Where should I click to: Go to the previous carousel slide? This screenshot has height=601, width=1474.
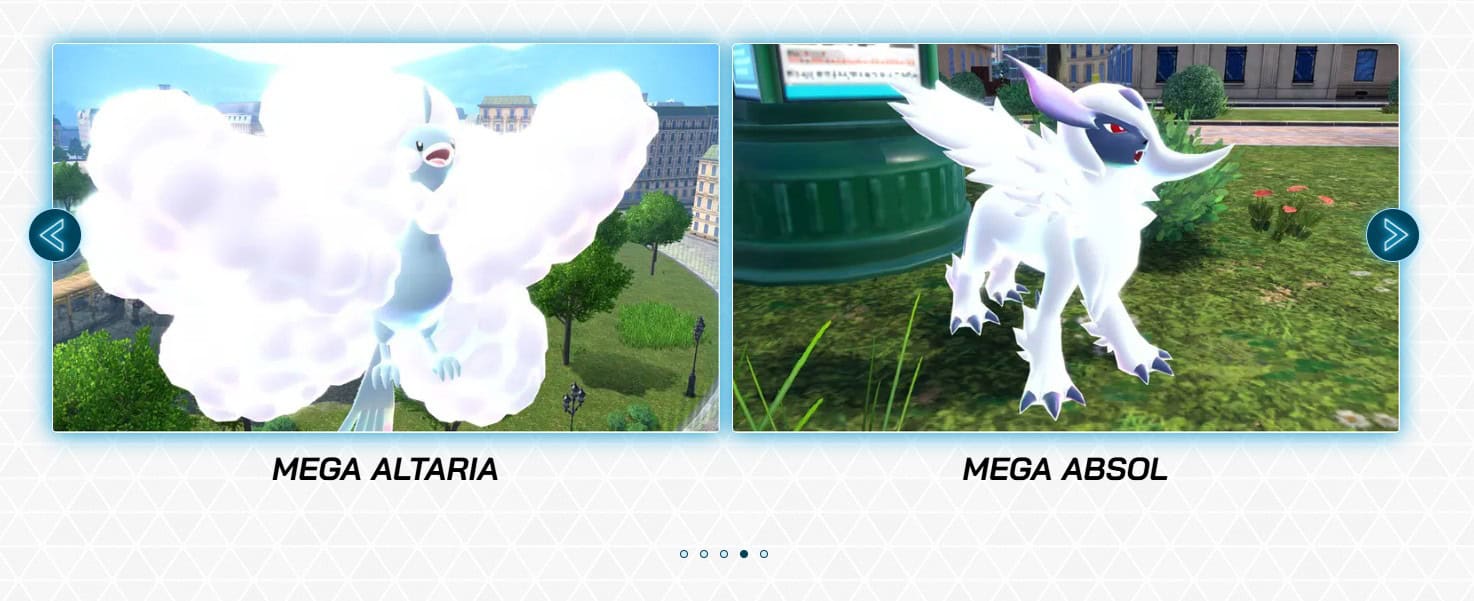(x=54, y=235)
